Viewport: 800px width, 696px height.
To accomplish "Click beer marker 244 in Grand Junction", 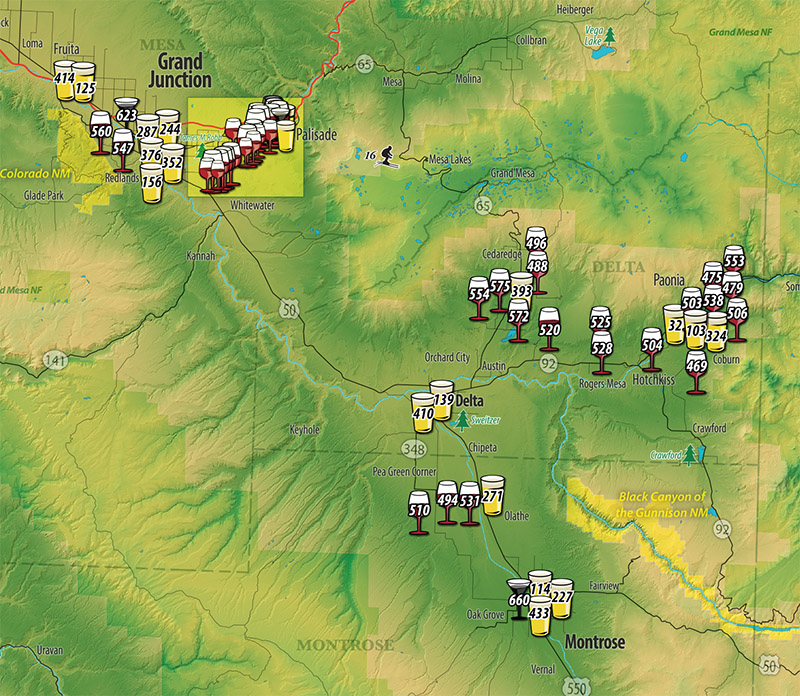I will [168, 128].
